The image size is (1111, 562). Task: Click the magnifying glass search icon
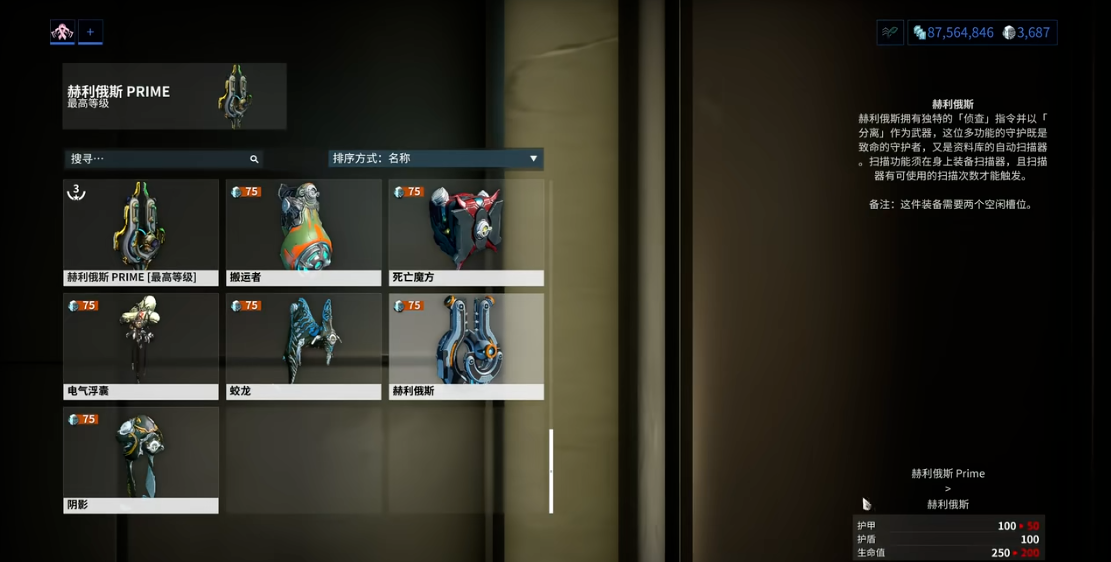coord(254,159)
